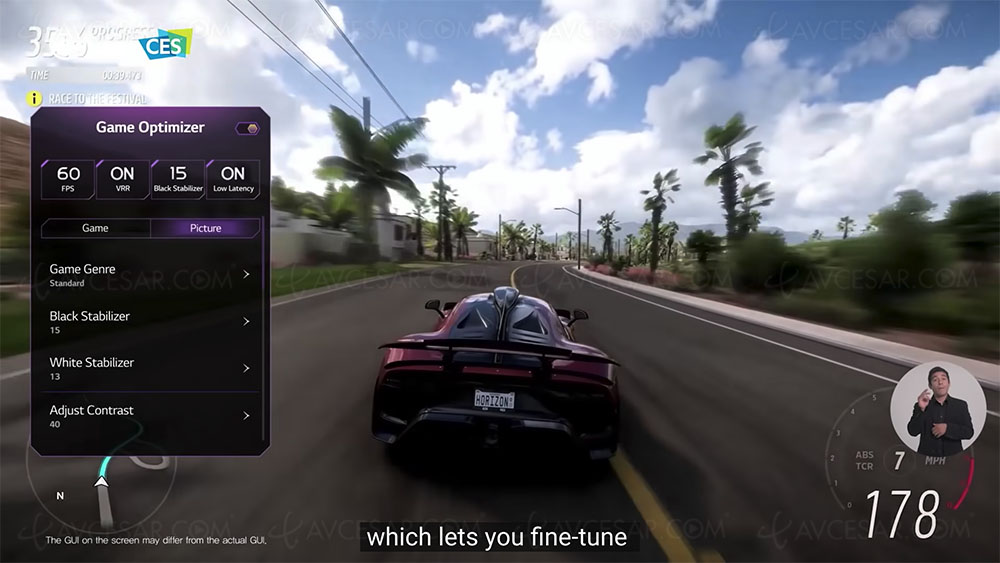Click the 60 FPS status tile

[68, 179]
